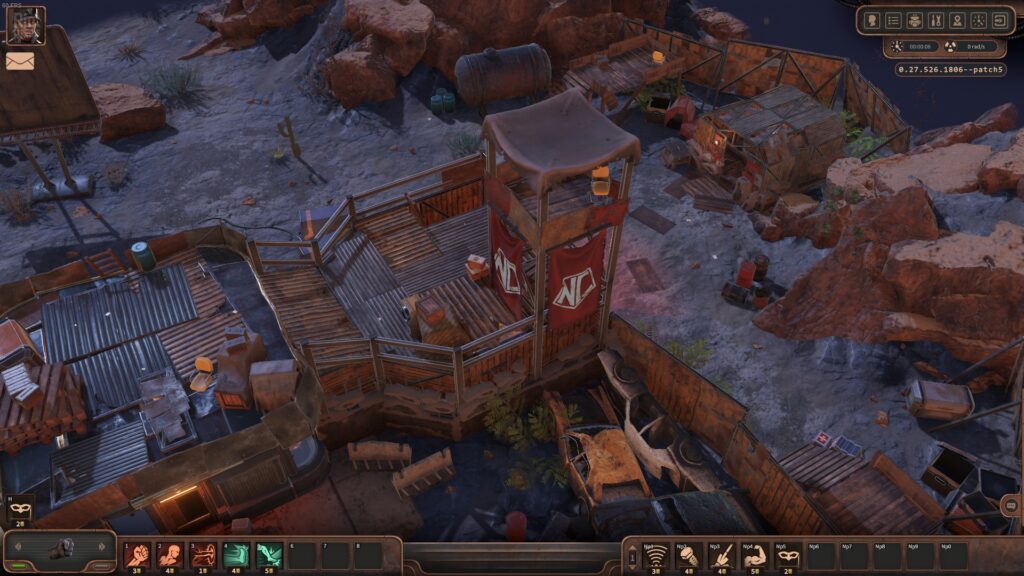Open the quest list icon
Image resolution: width=1024 pixels, height=576 pixels.
click(x=893, y=21)
